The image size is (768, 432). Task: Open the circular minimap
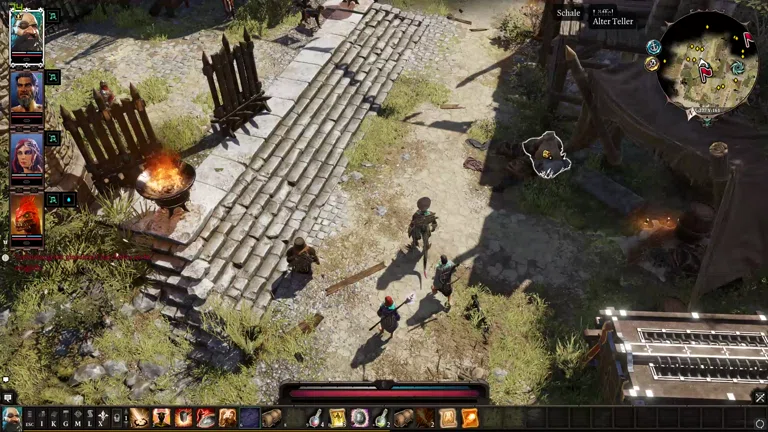(708, 60)
